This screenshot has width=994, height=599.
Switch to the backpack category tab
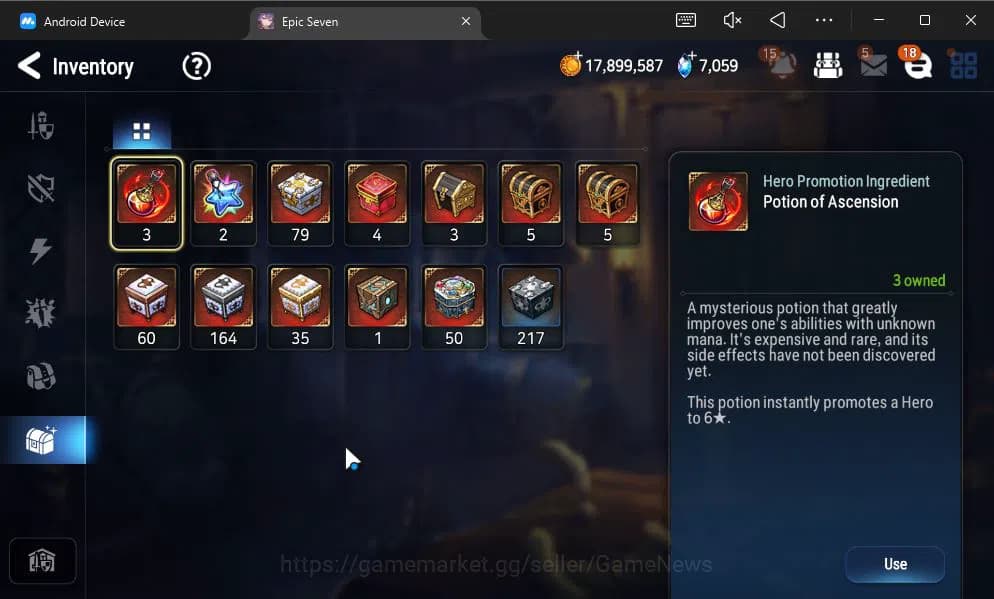41,376
